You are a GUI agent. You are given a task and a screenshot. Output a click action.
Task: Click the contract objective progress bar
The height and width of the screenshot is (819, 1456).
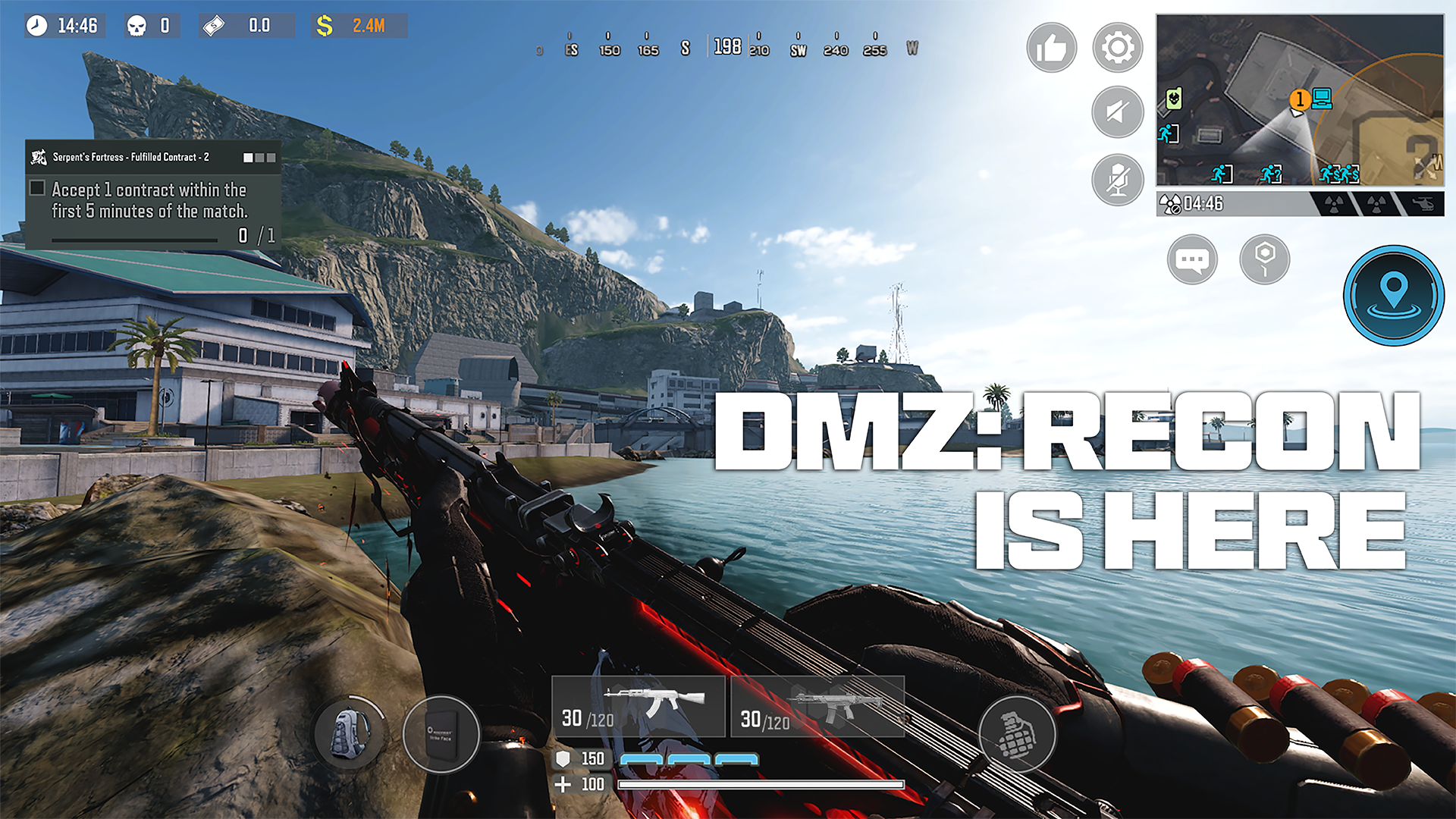(x=133, y=239)
